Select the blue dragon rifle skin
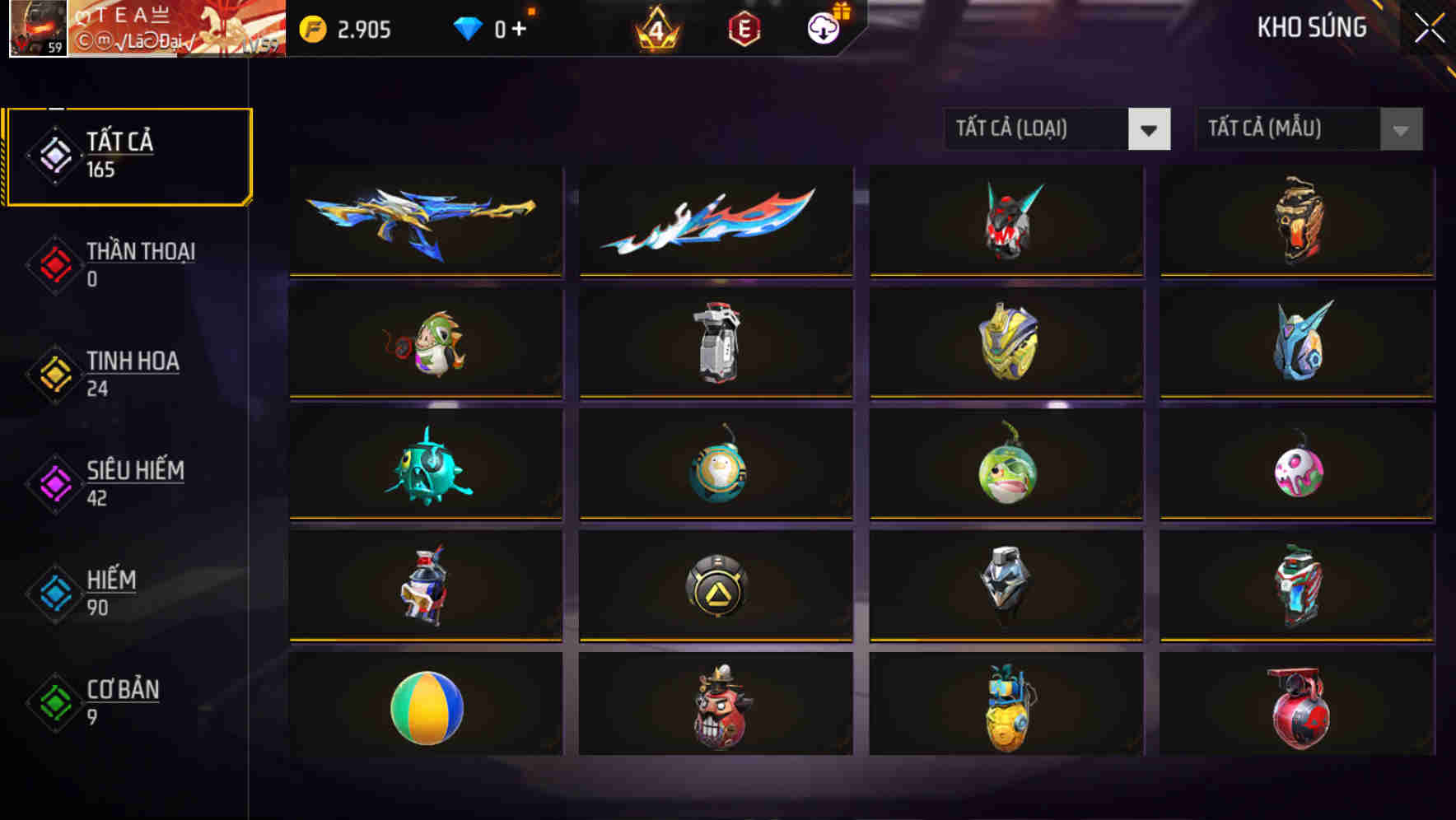1456x820 pixels. tap(425, 221)
